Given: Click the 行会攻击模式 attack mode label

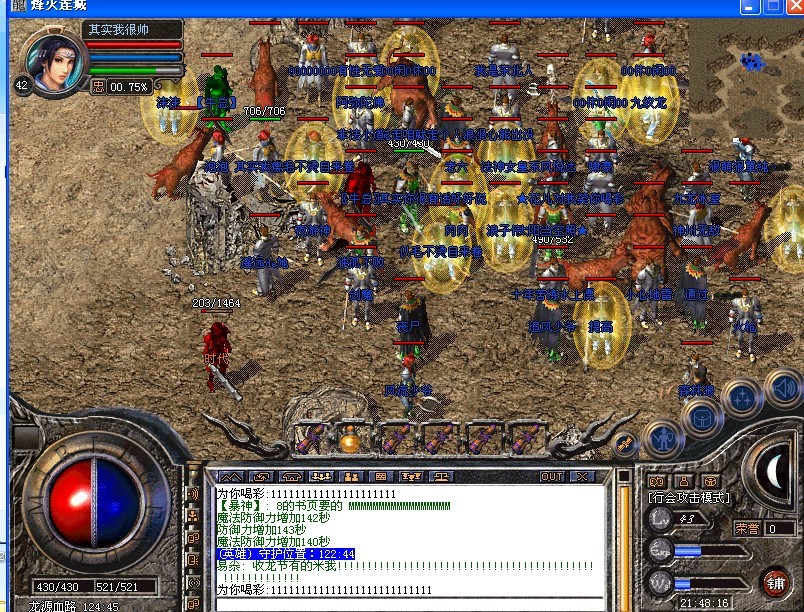Looking at the screenshot, I should [x=689, y=497].
